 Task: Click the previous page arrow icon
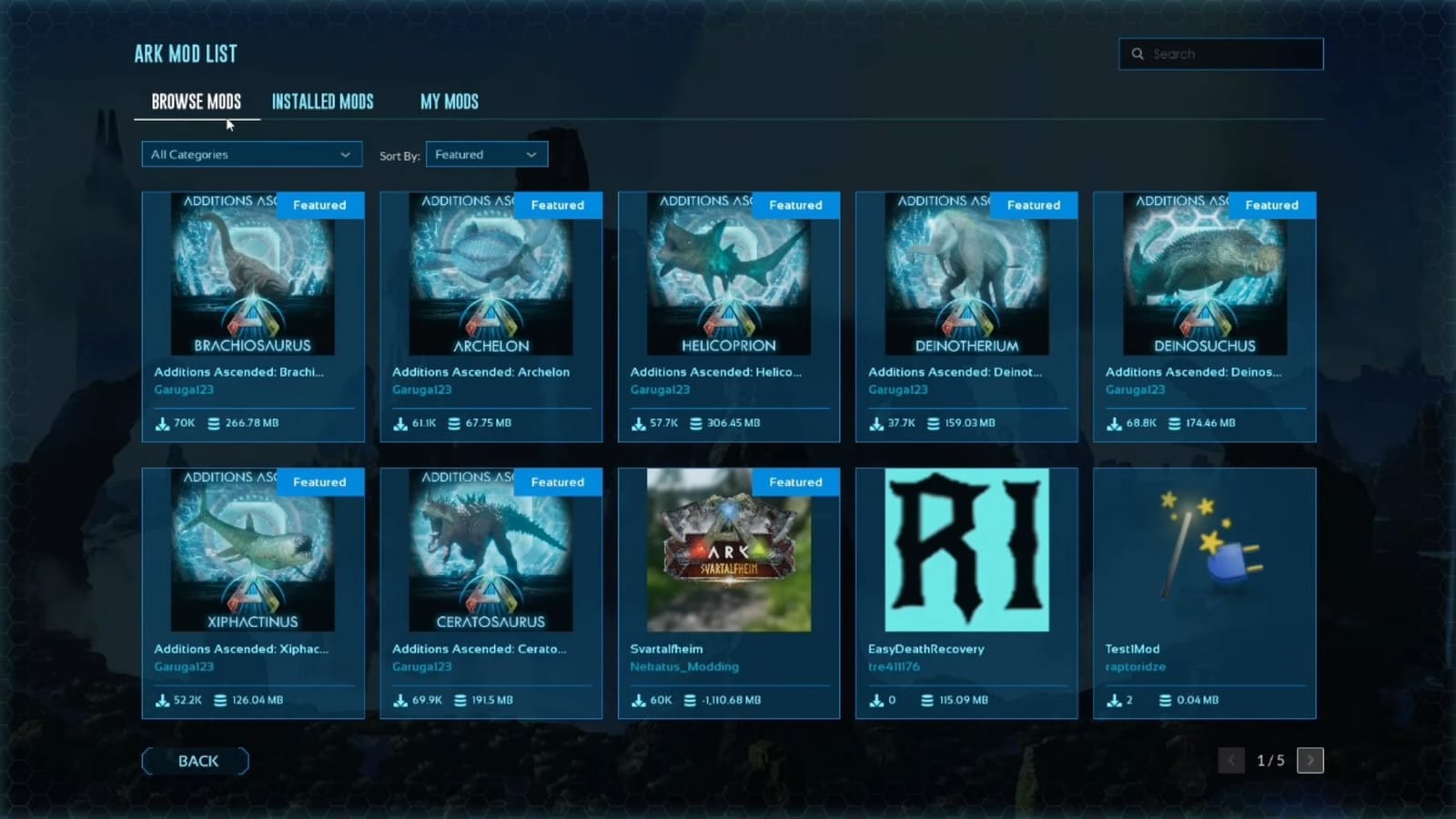(x=1231, y=760)
